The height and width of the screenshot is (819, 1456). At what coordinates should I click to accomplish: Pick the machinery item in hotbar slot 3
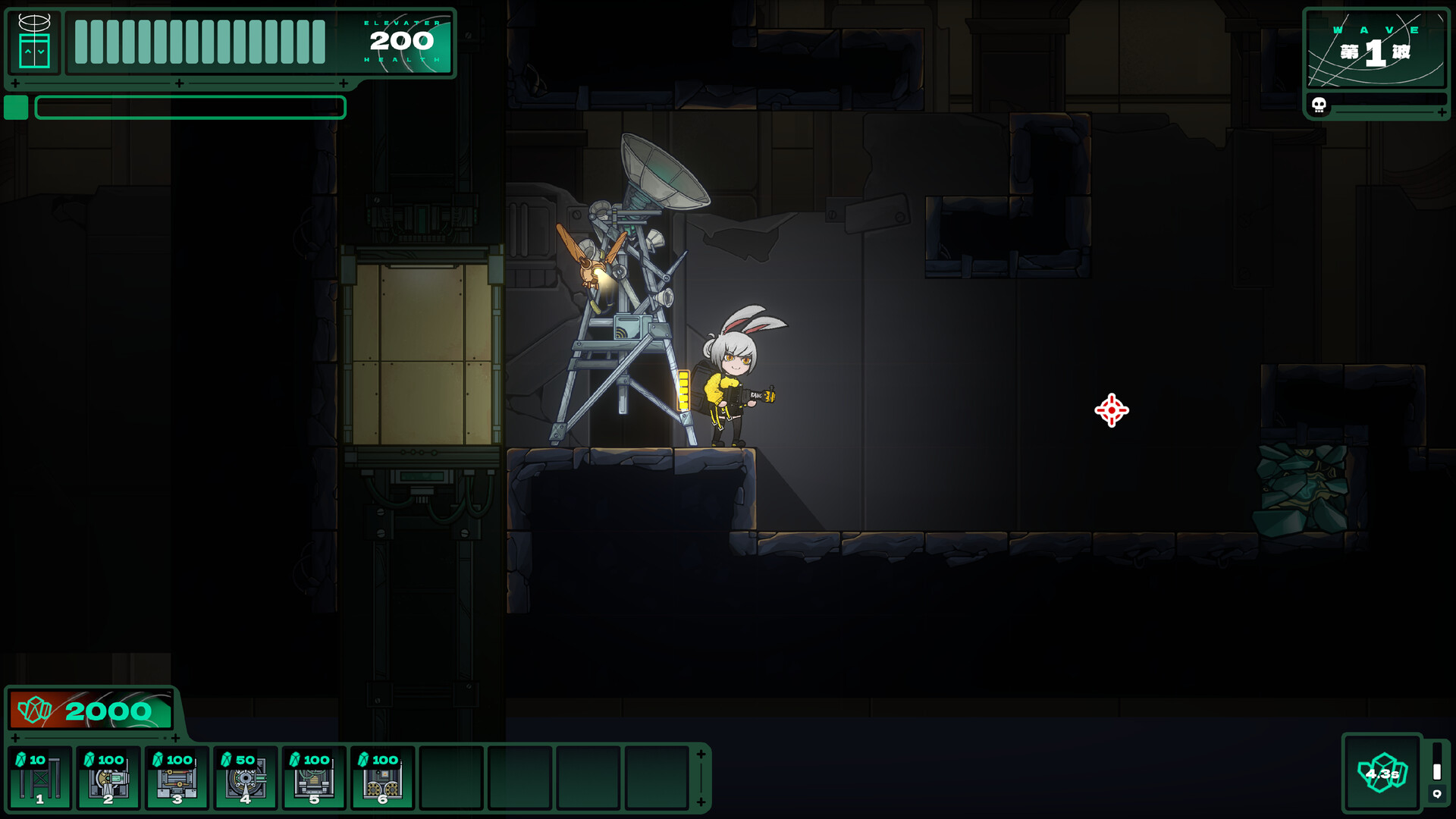177,778
